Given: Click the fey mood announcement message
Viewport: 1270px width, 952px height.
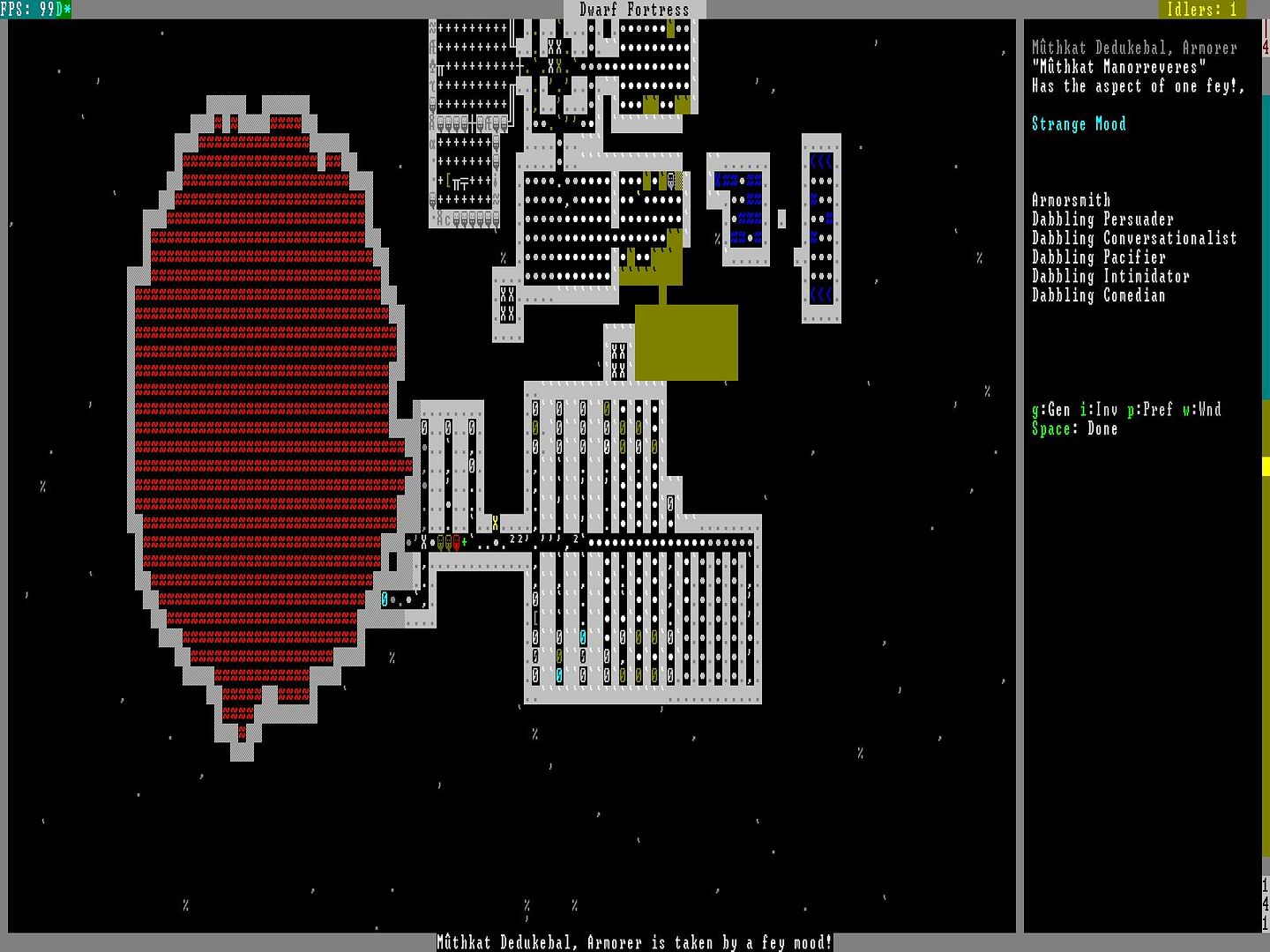Looking at the screenshot, I should [634, 942].
